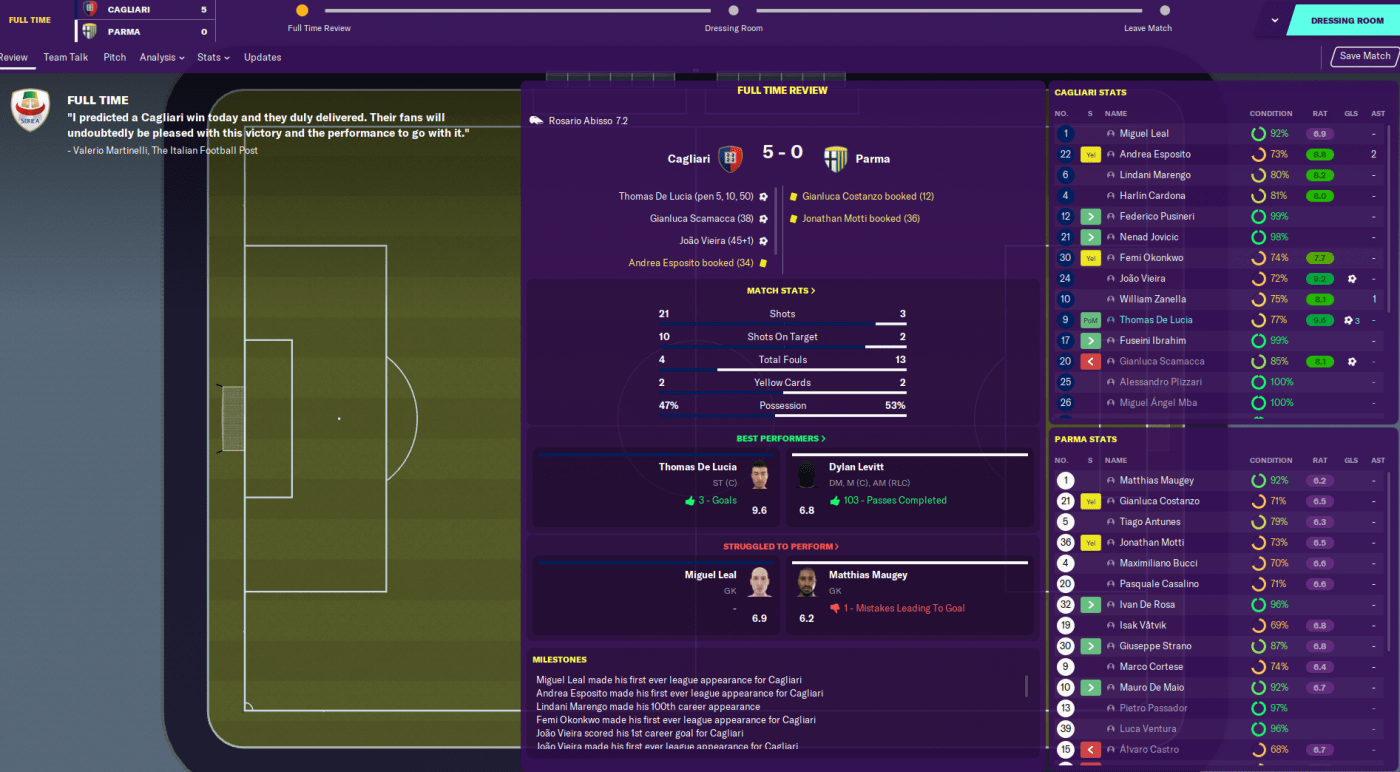
Task: Jump to the Leave Match timeline step
Action: point(1147,11)
